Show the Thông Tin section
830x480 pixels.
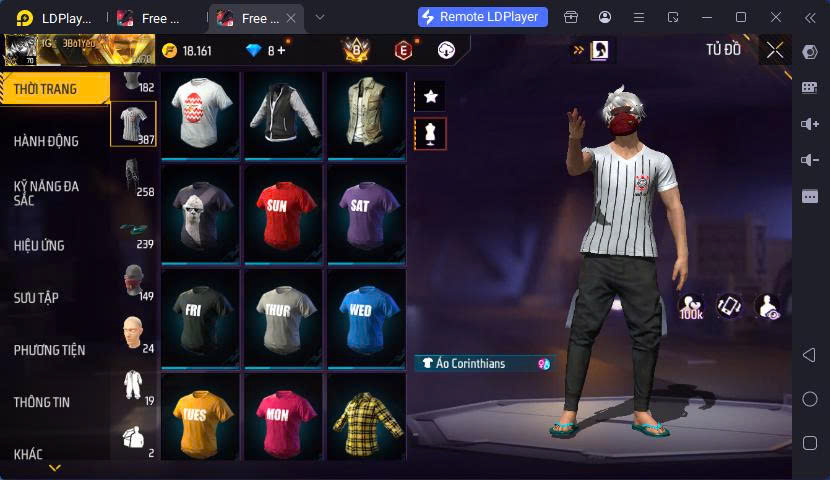tap(42, 402)
